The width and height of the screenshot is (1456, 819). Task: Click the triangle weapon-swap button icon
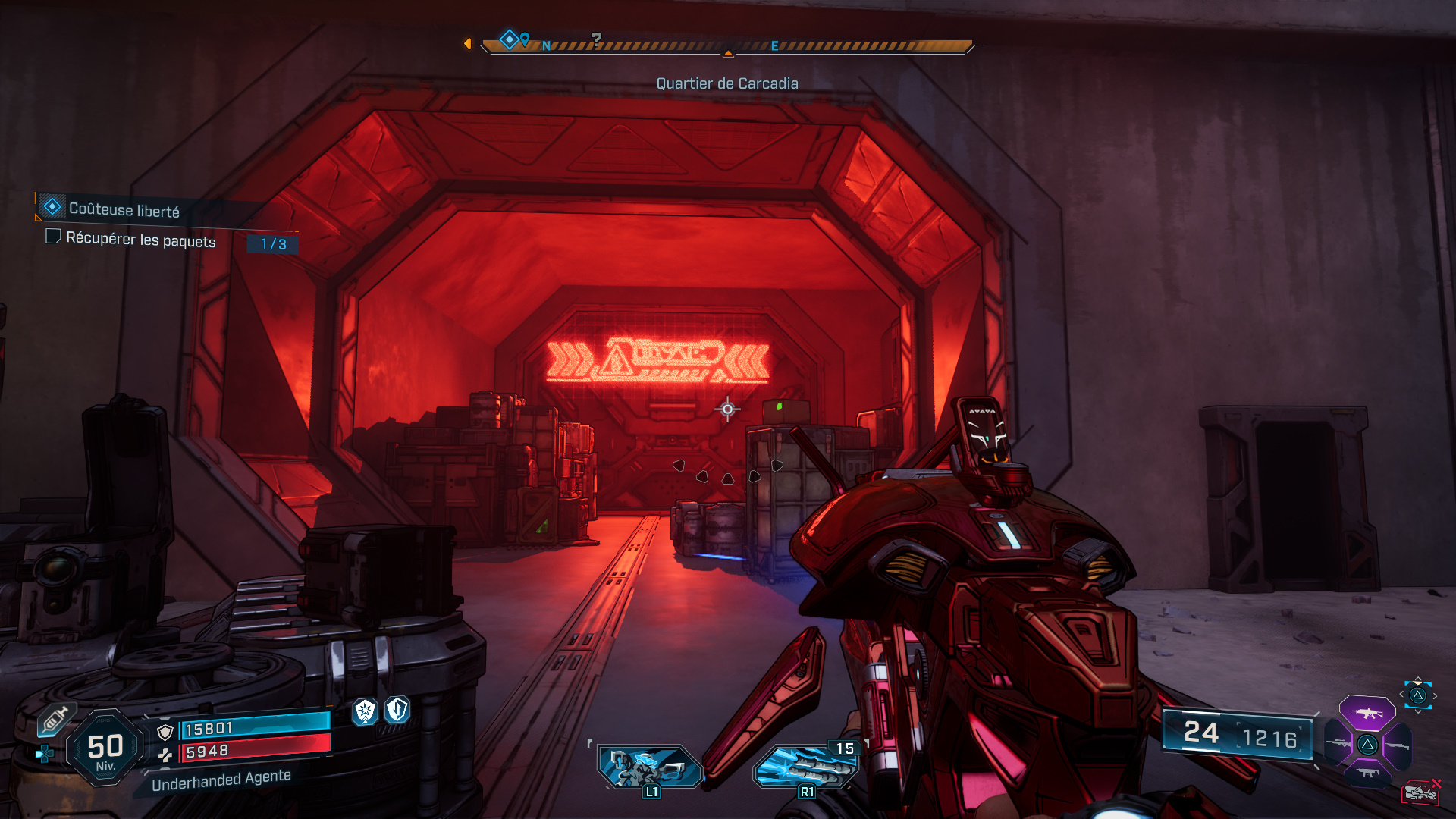tap(1417, 696)
